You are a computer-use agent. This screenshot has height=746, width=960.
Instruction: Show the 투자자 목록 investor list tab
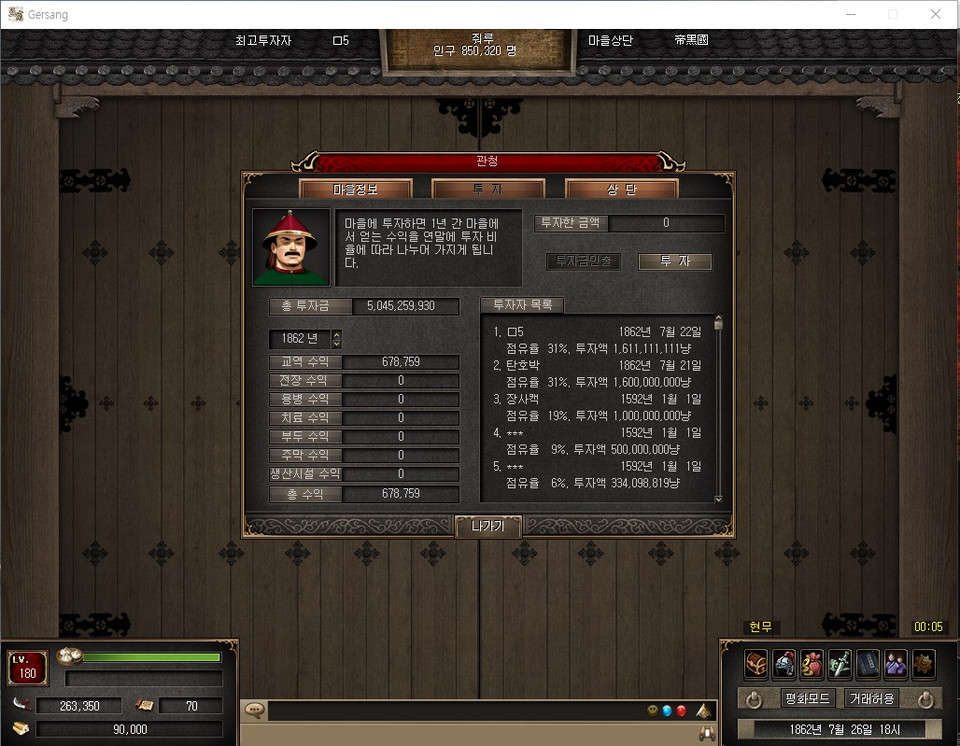click(x=522, y=305)
